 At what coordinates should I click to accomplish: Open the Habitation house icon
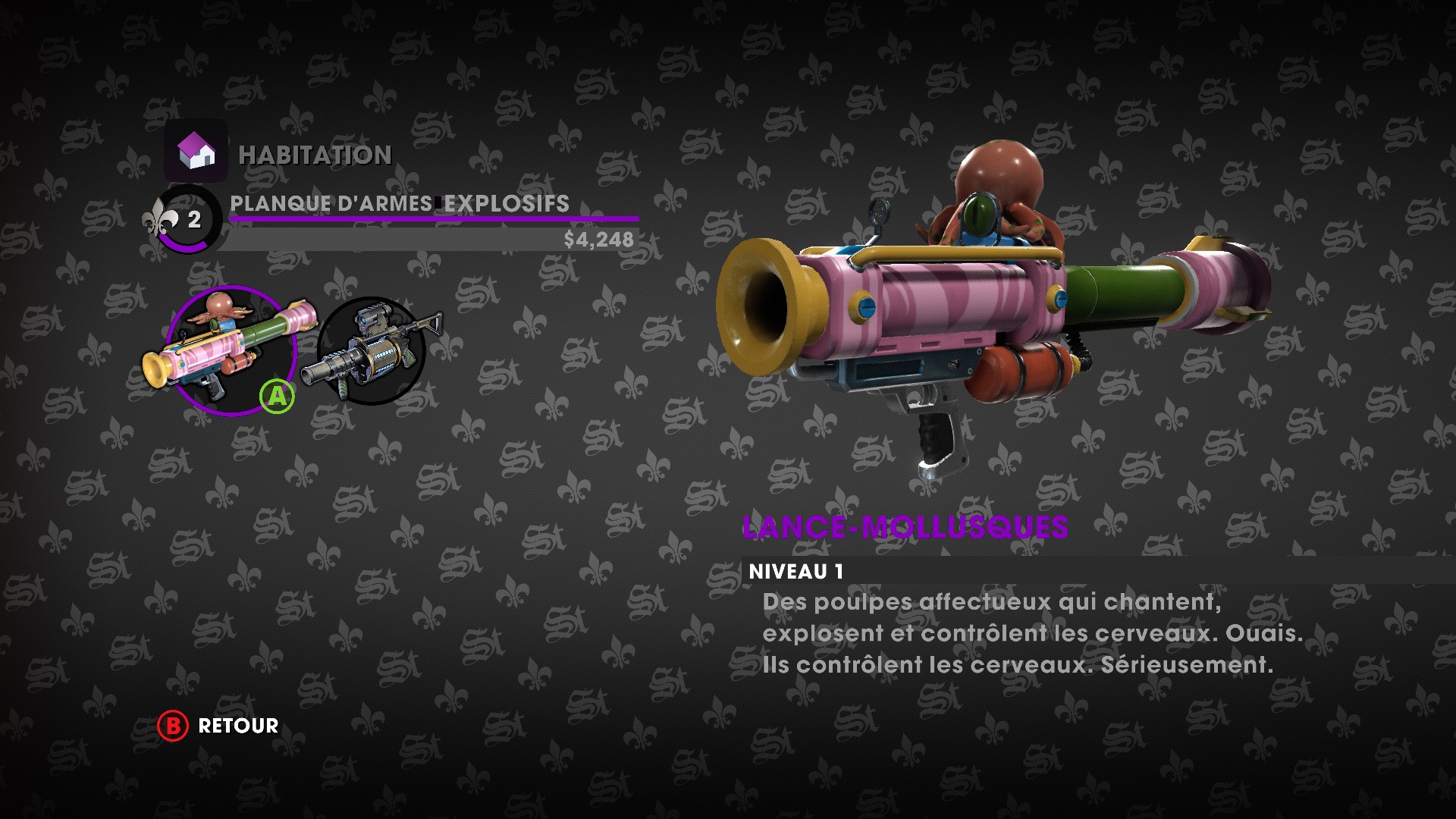196,150
